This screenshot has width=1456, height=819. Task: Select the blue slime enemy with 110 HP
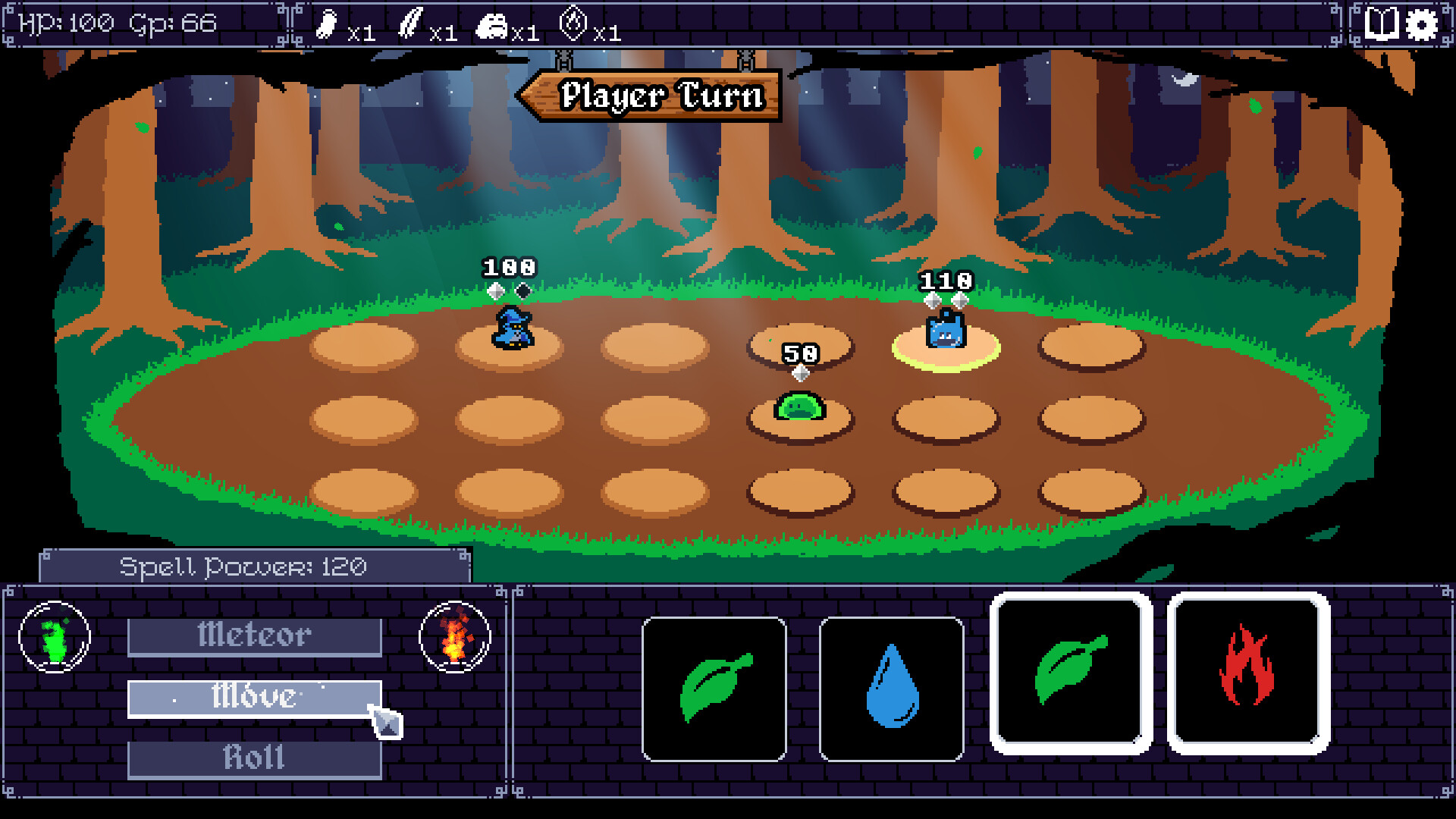[945, 332]
